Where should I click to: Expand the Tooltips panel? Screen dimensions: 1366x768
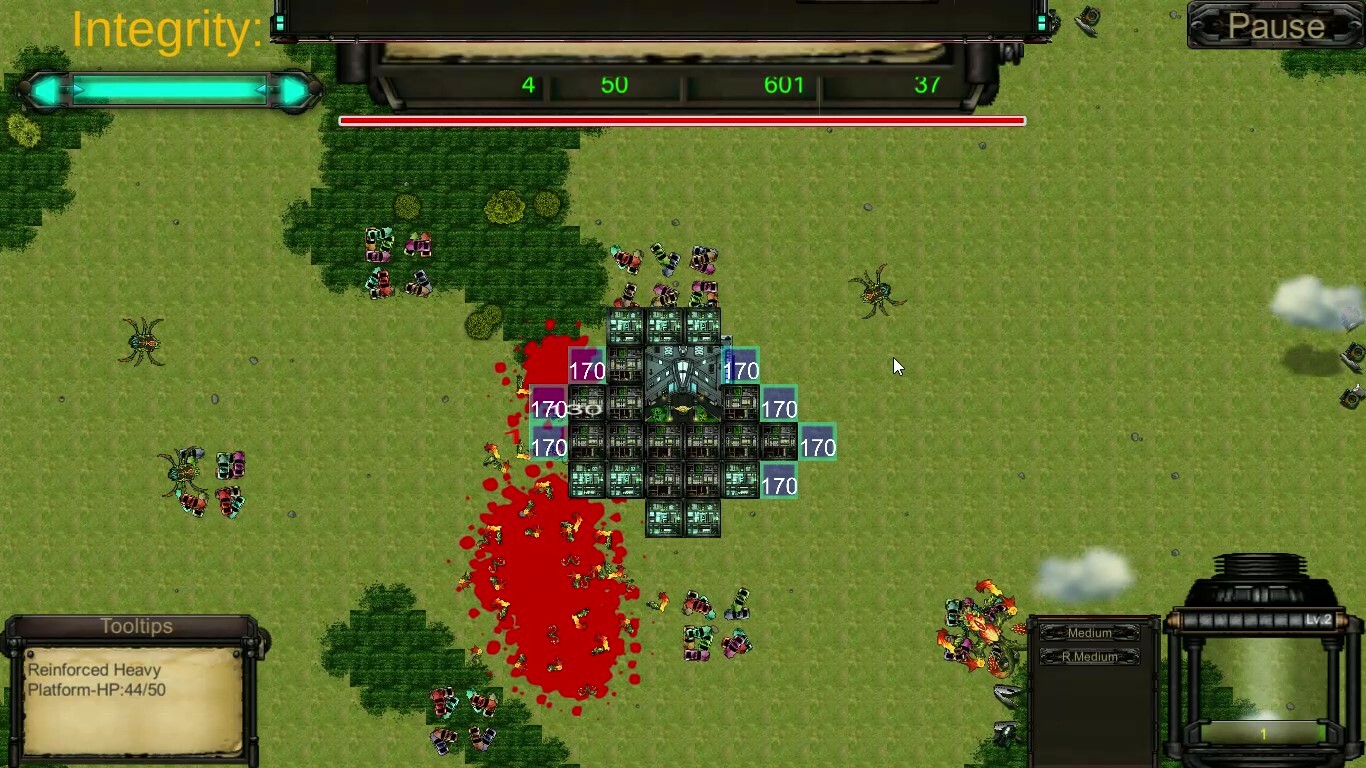pyautogui.click(x=136, y=626)
